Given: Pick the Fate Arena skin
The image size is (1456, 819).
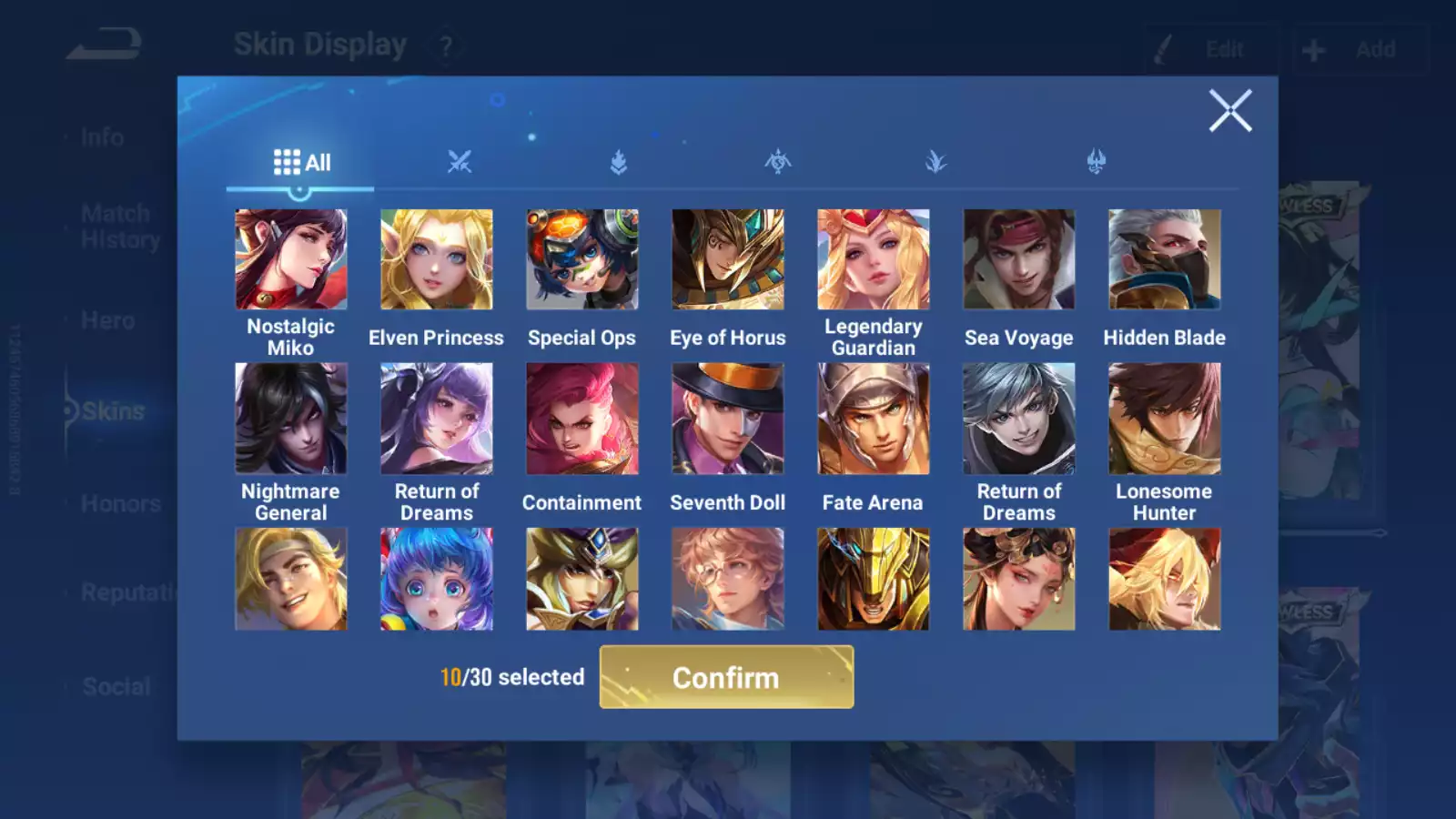Looking at the screenshot, I should (874, 419).
